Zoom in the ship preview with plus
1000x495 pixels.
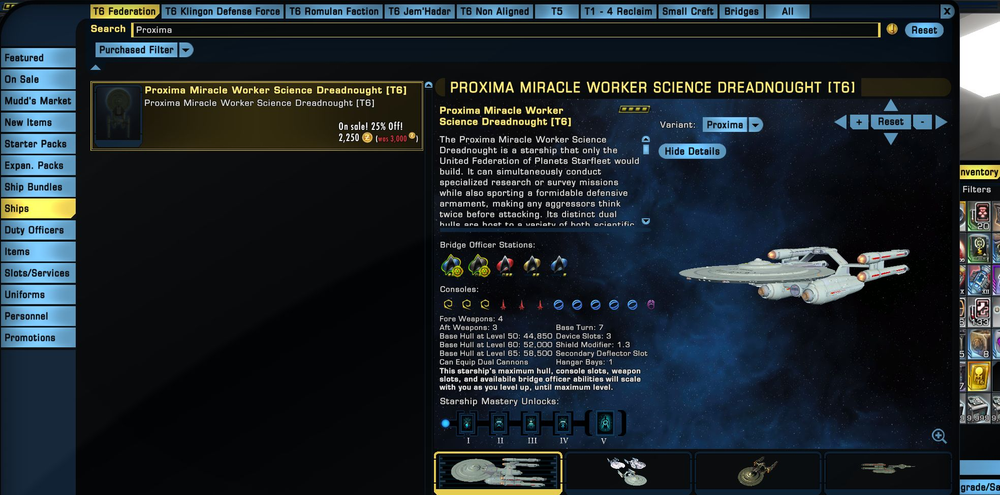(x=858, y=122)
